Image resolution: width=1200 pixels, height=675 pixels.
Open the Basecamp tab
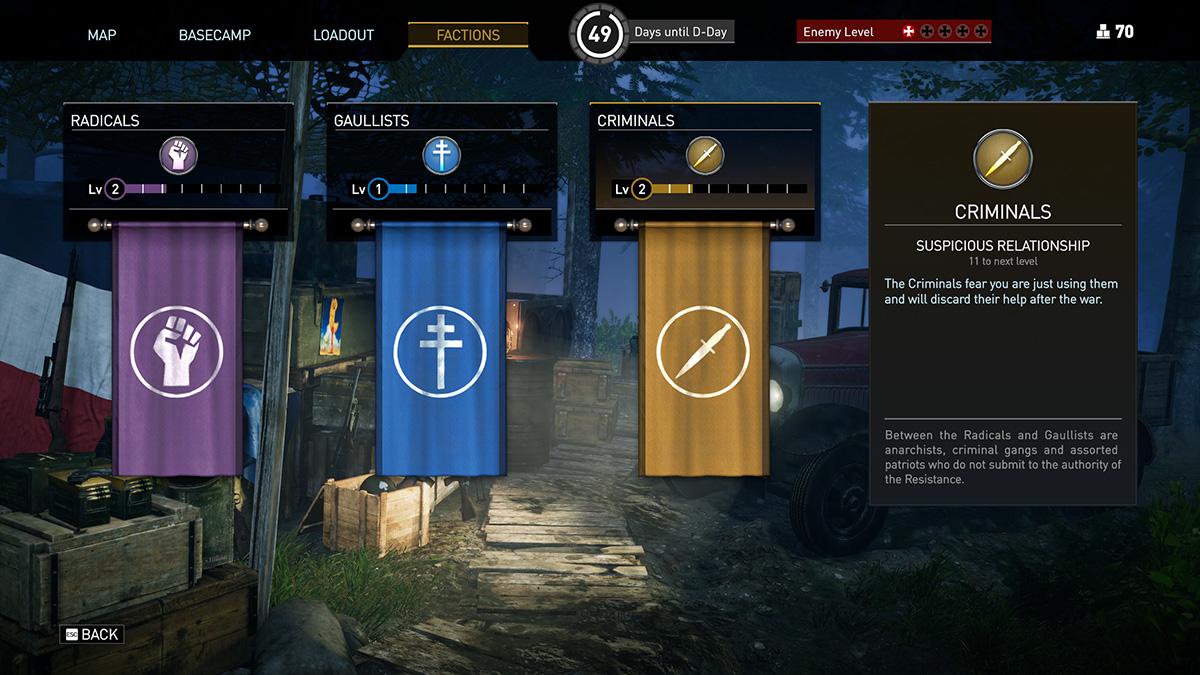(x=215, y=35)
